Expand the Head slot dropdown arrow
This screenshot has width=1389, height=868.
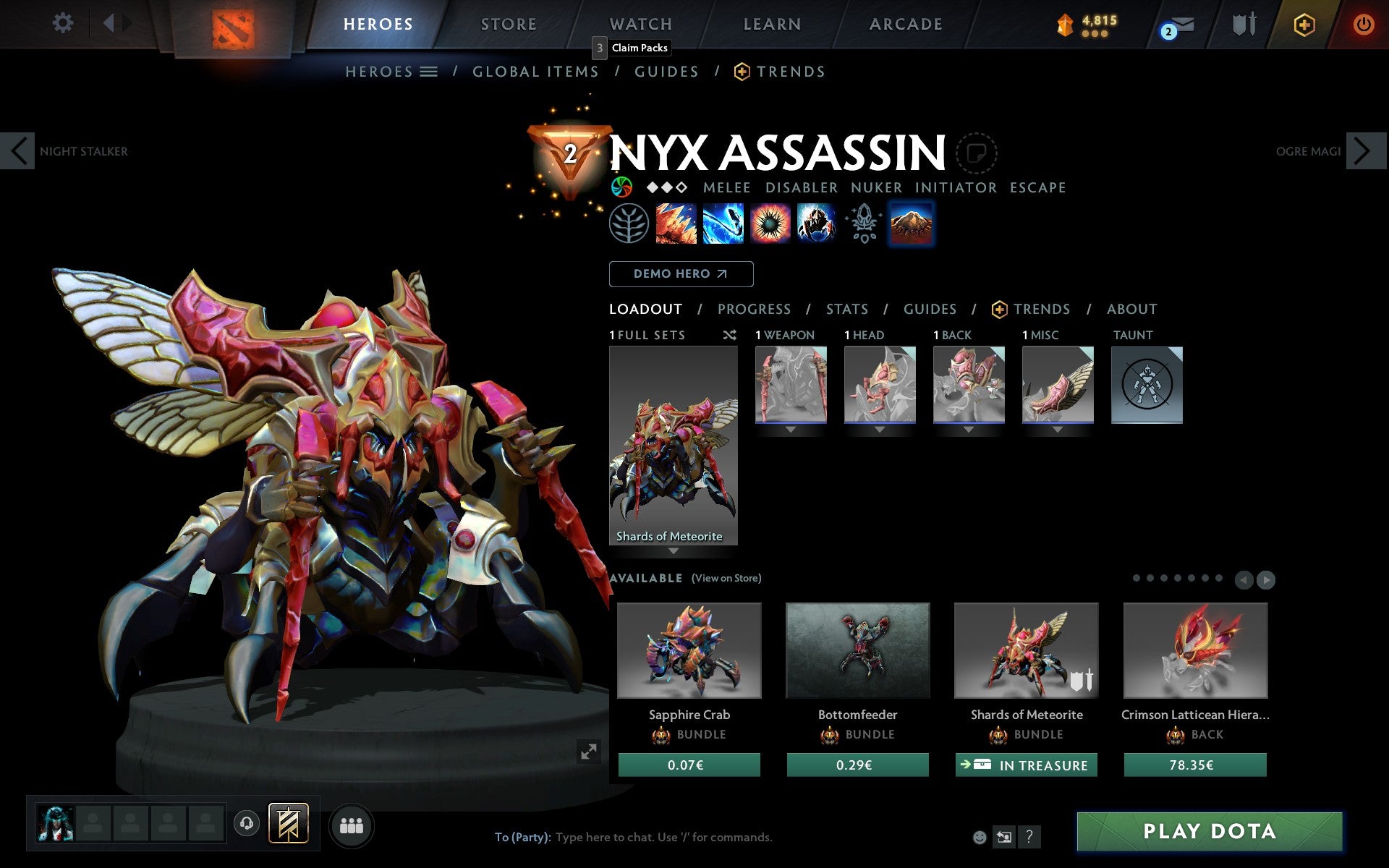tap(880, 428)
